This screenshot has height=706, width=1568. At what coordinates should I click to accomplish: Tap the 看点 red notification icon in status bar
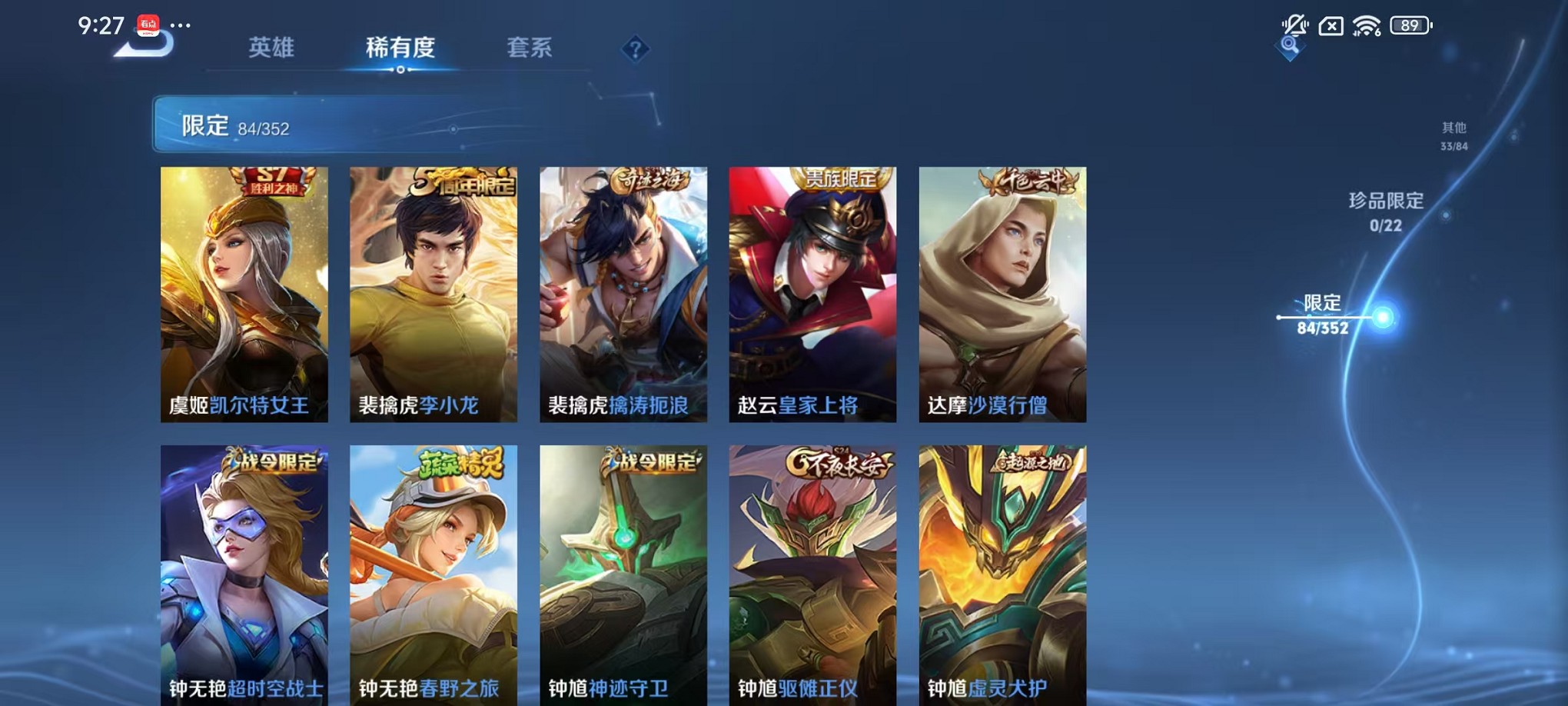tap(149, 25)
